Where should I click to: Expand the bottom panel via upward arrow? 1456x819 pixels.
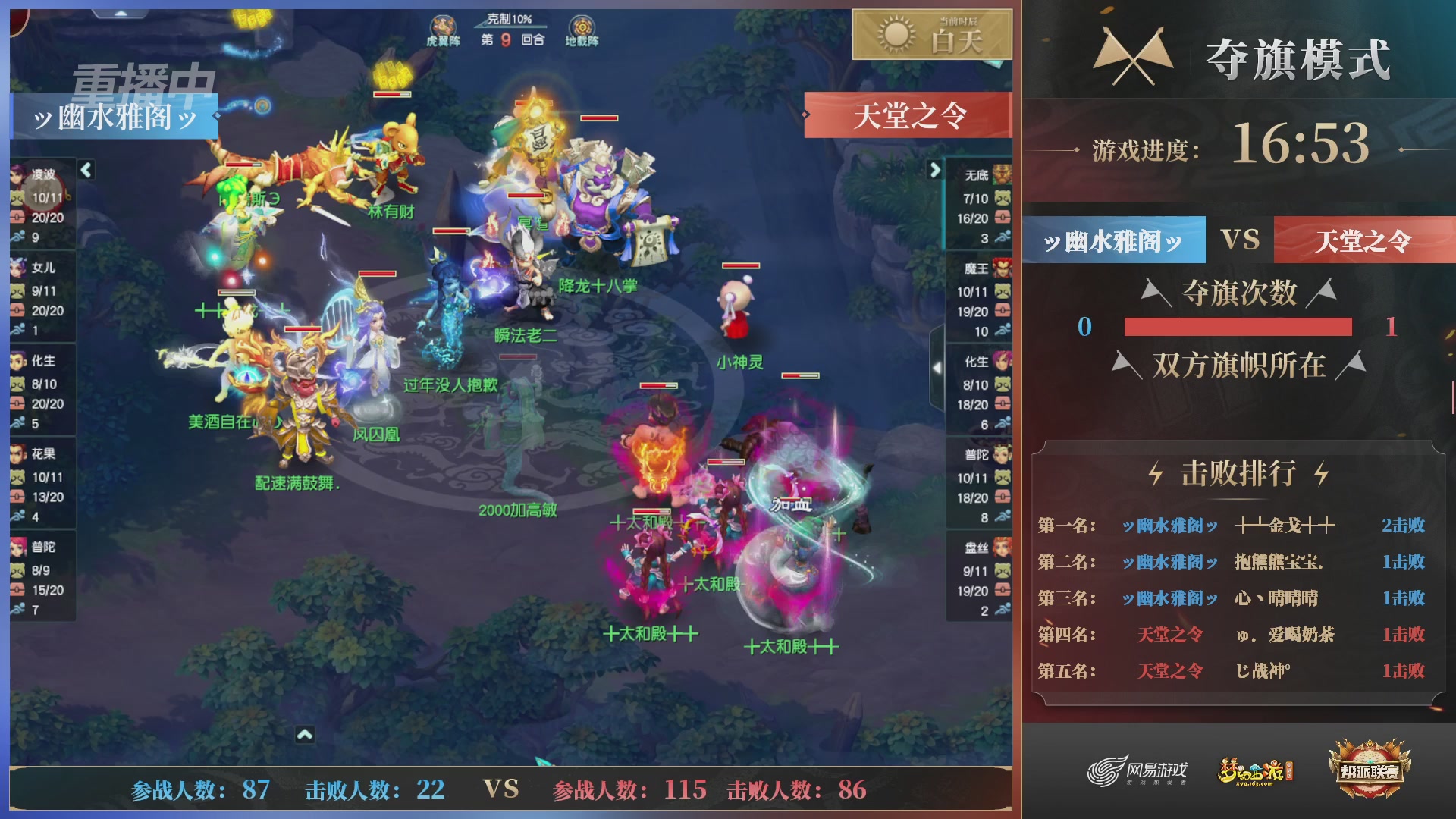point(306,733)
